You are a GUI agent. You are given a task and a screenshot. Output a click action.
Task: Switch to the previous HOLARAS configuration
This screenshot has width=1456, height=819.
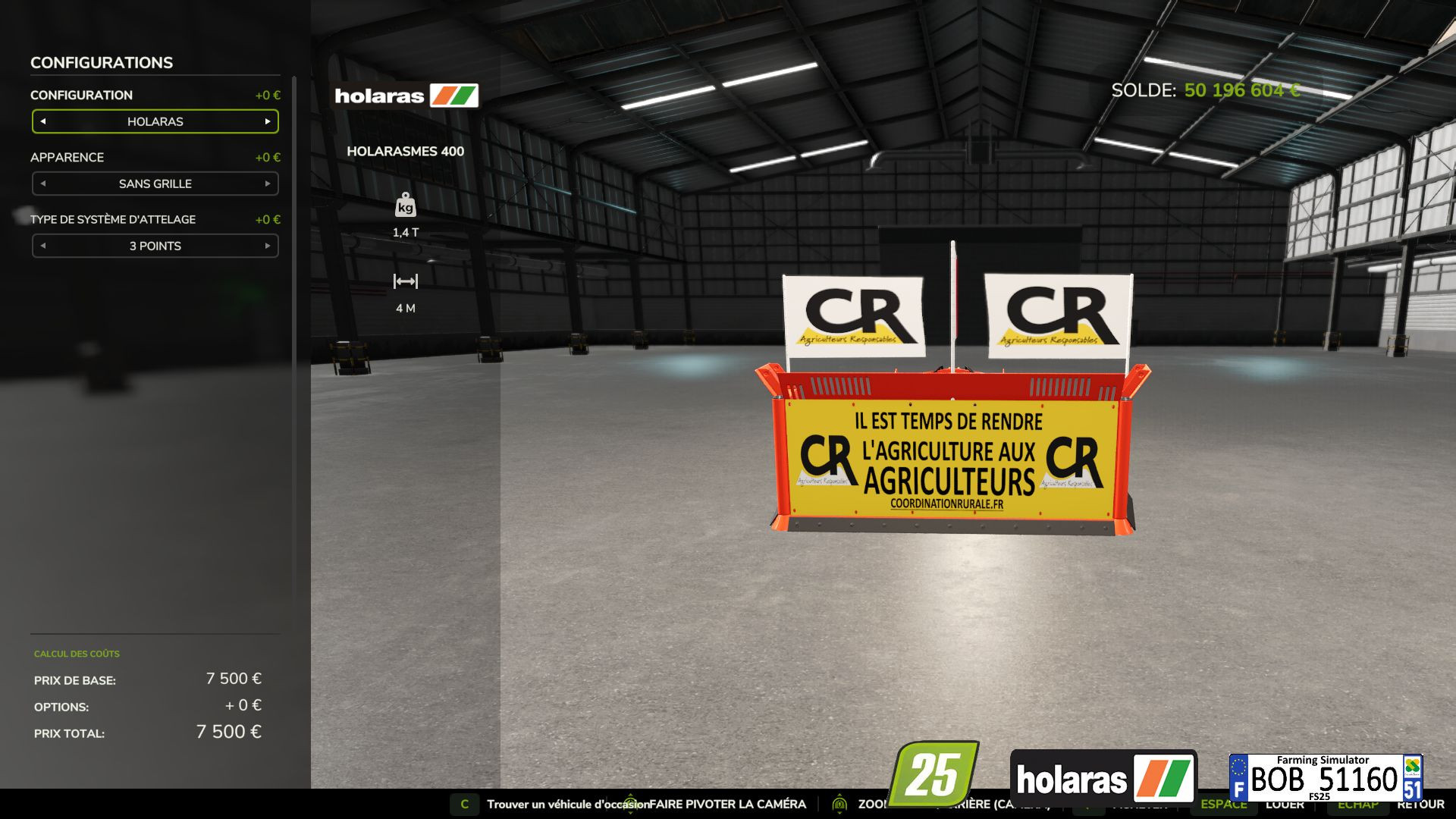click(43, 121)
